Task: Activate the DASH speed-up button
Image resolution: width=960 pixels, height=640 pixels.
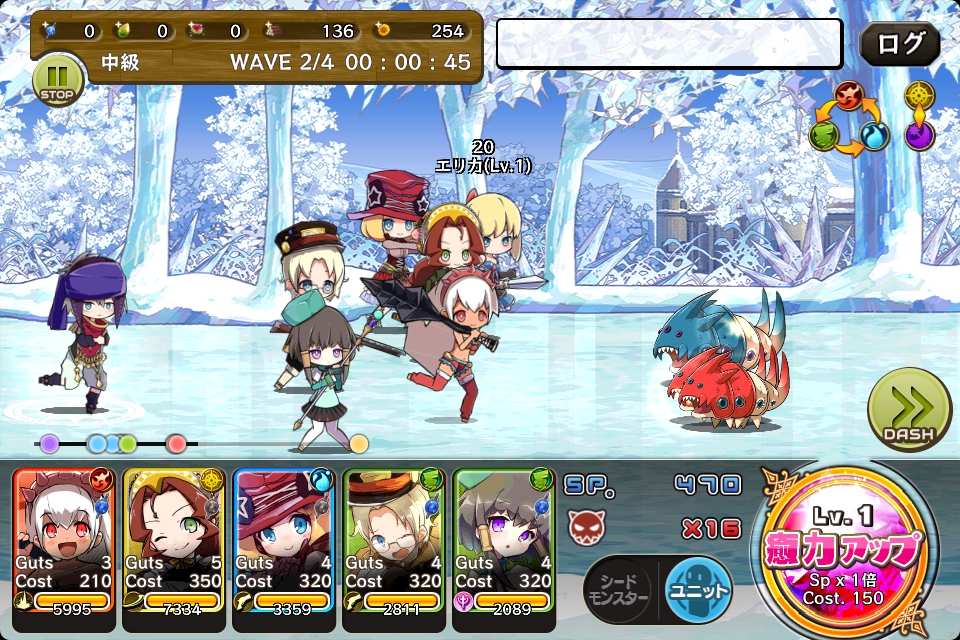Action: point(908,409)
